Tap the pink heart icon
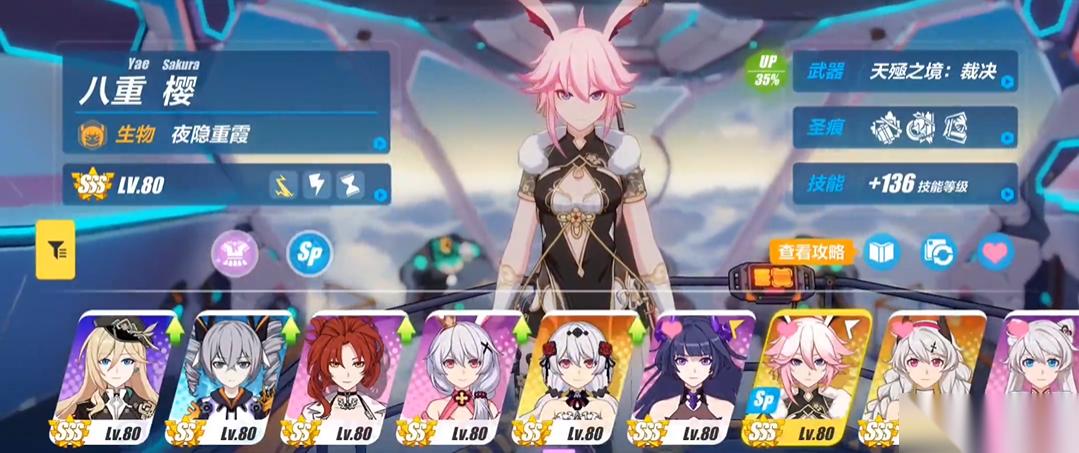The height and width of the screenshot is (453, 1079). (995, 252)
